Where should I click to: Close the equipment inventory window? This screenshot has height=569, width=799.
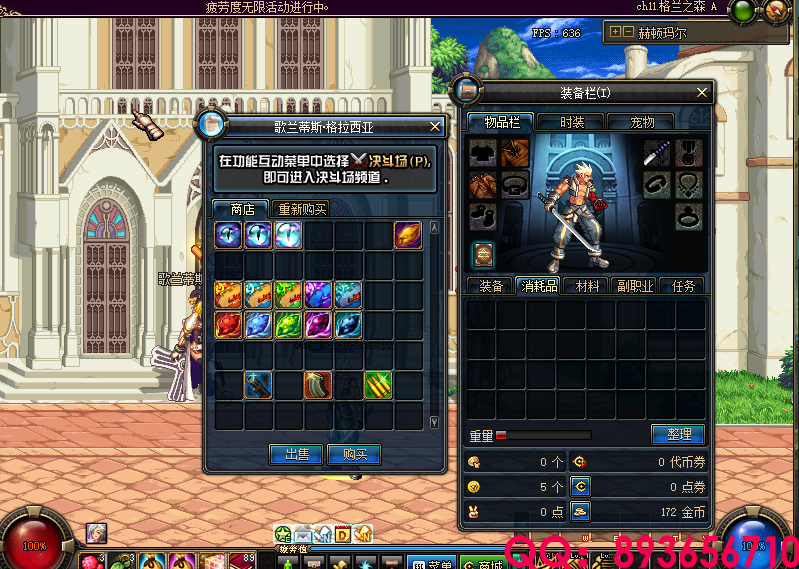pos(703,92)
